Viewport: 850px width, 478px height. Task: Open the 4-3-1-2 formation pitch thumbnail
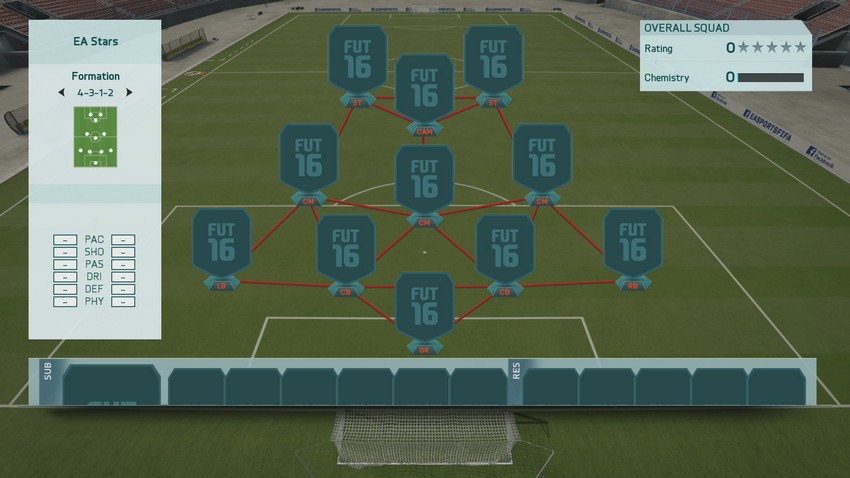point(95,137)
